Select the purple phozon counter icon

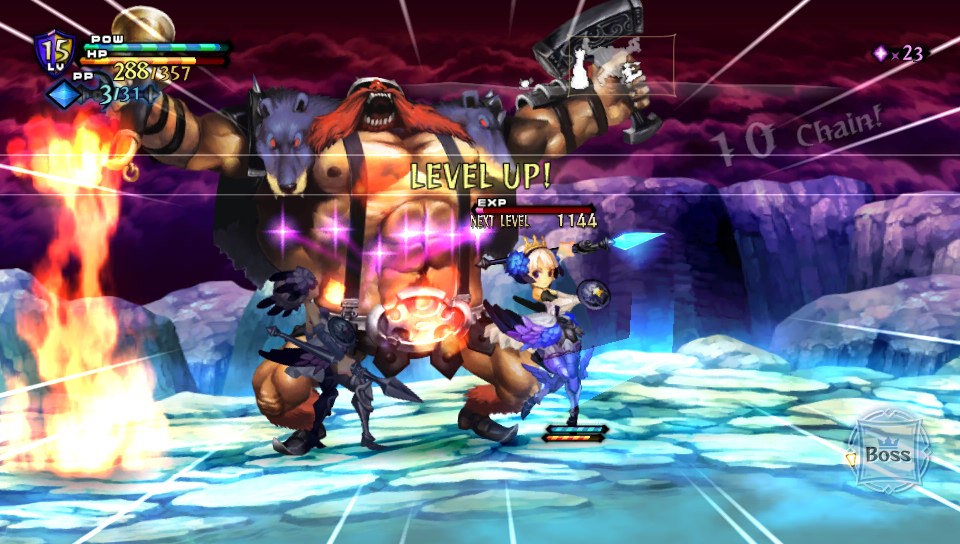click(x=880, y=54)
